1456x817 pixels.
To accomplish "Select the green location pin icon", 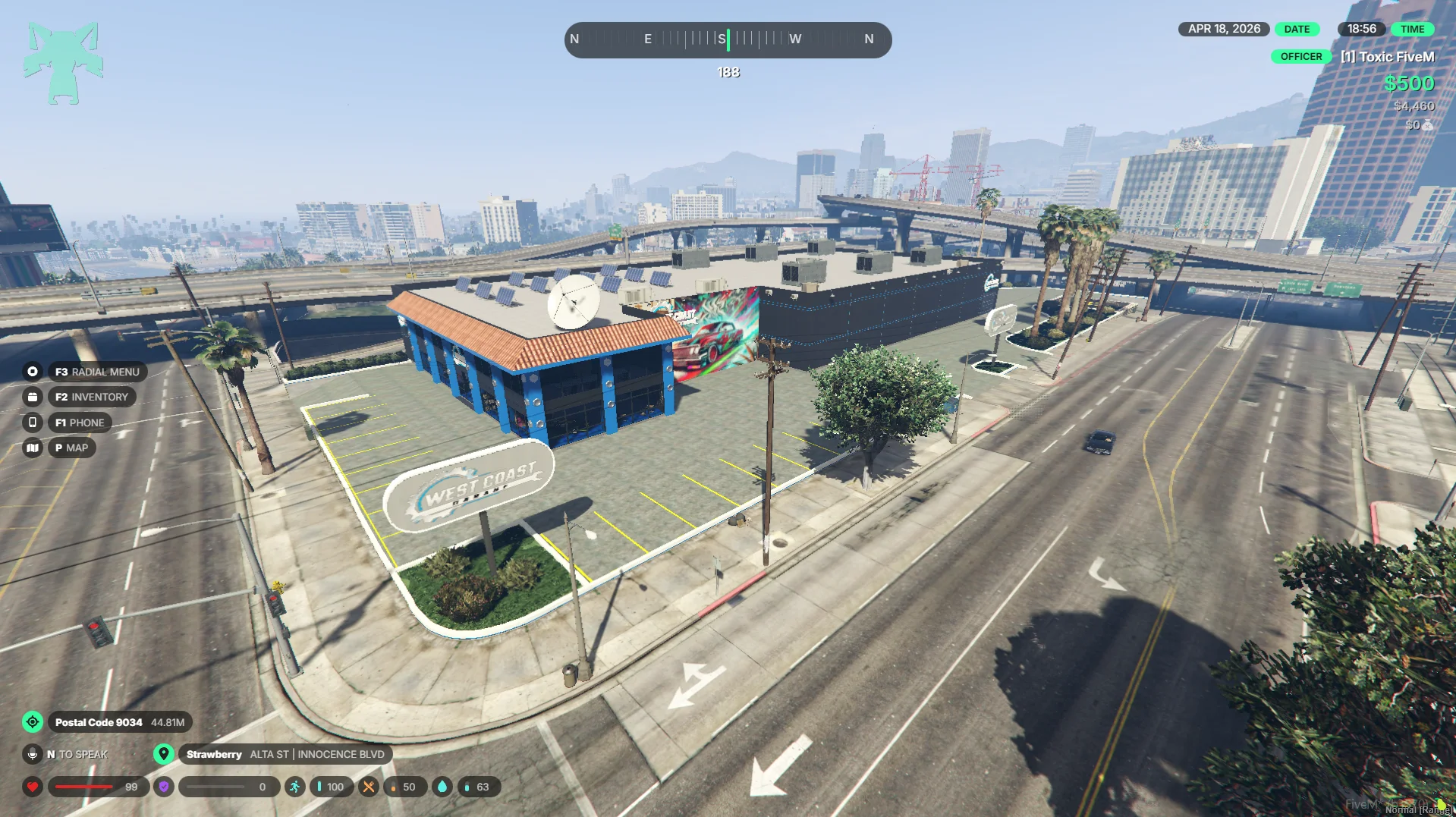I will click(x=163, y=754).
